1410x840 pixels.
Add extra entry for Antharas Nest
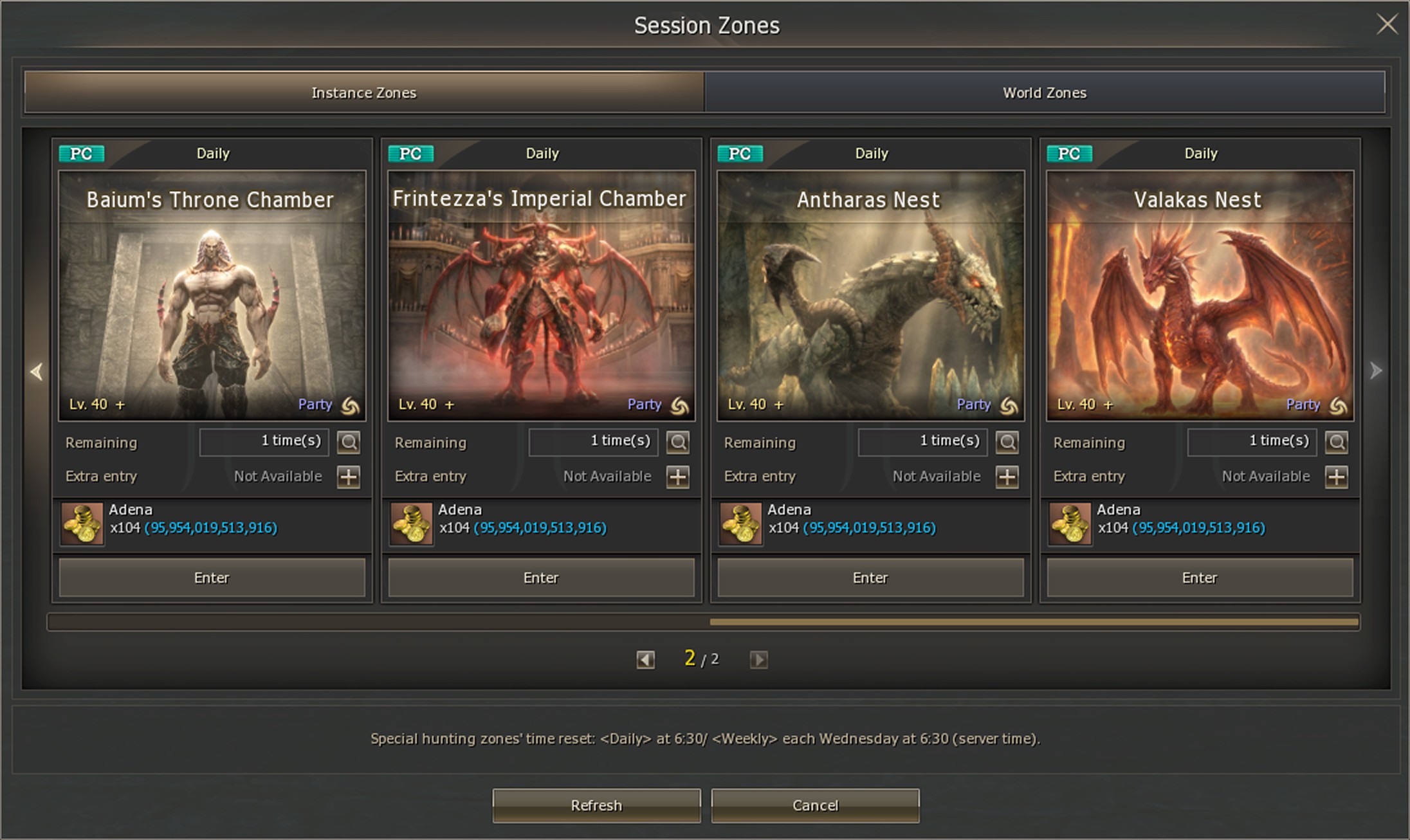tap(1007, 477)
